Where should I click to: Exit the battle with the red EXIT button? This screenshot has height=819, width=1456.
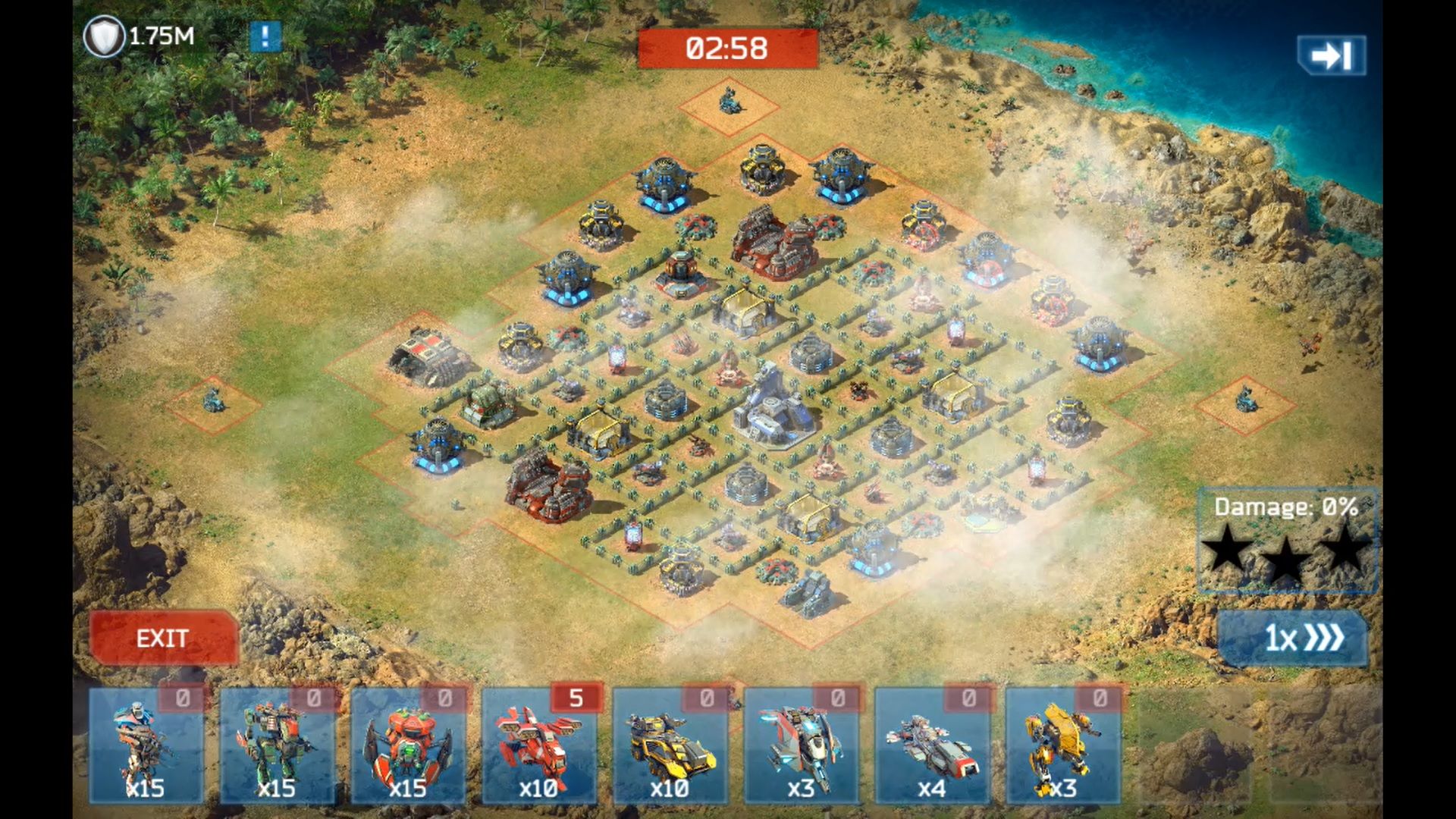coord(163,638)
